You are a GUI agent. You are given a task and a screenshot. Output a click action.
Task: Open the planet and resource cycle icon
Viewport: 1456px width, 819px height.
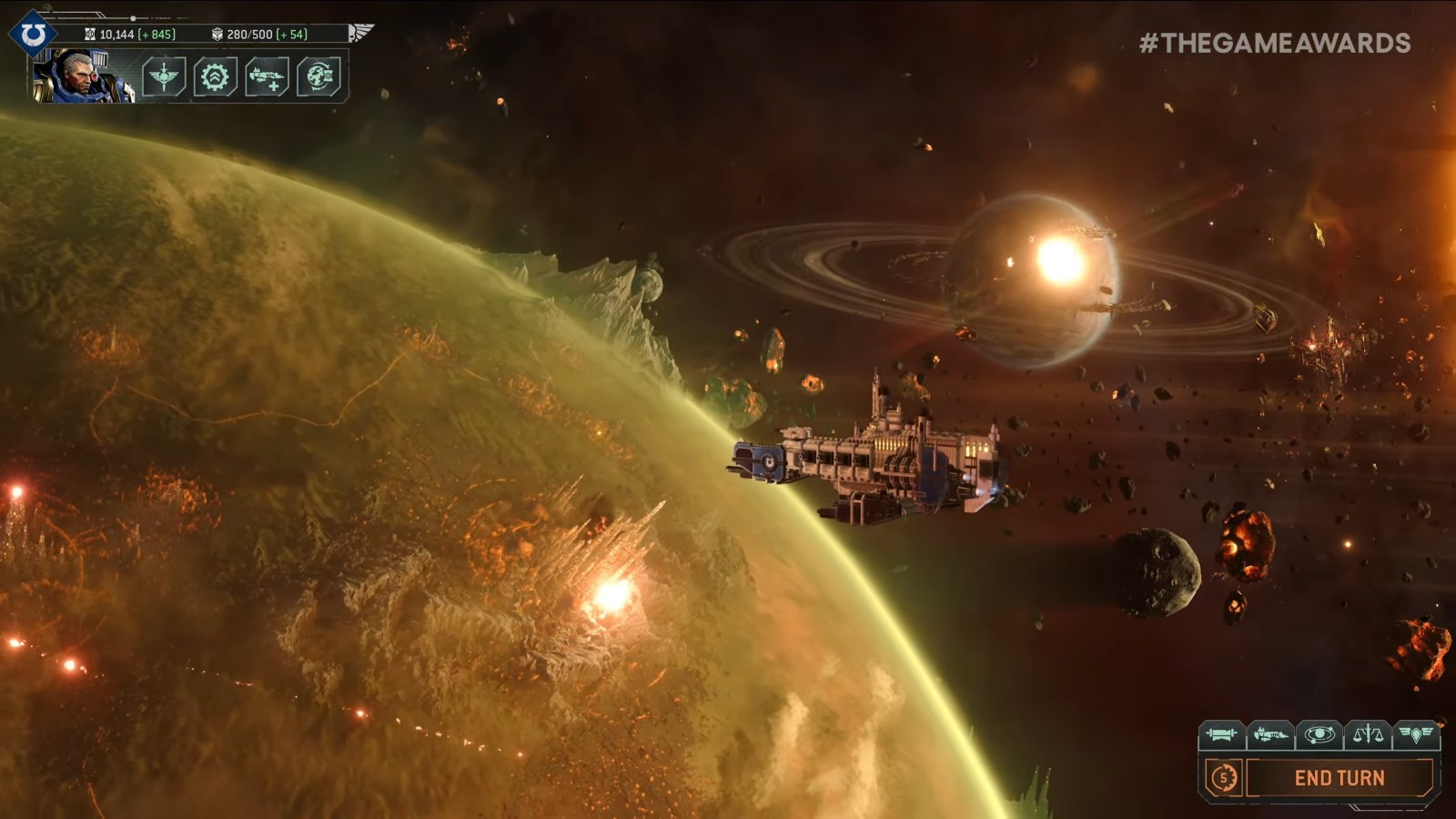[x=318, y=76]
